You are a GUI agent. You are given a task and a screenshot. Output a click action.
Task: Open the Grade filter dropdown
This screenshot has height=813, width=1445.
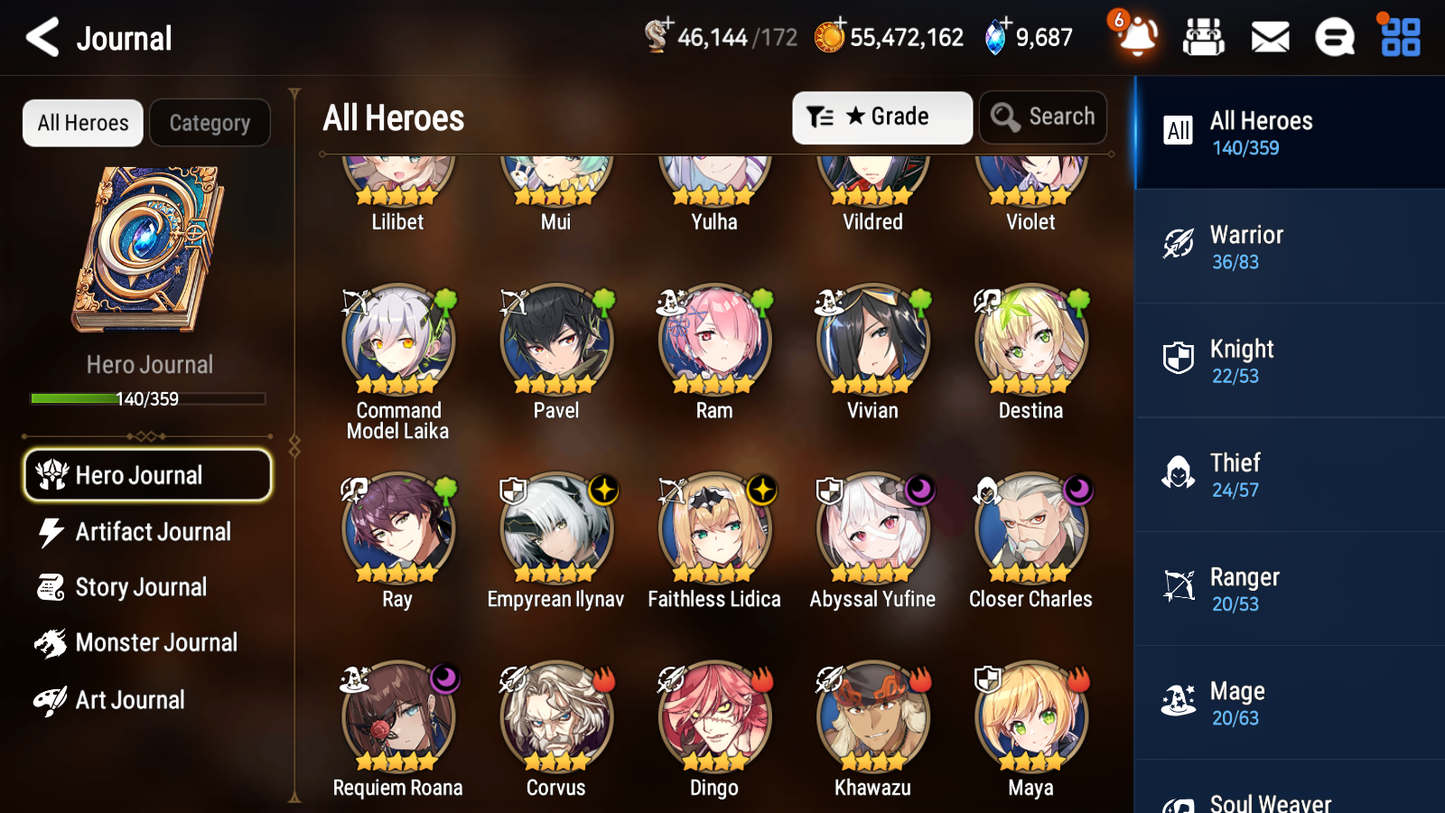click(x=882, y=117)
